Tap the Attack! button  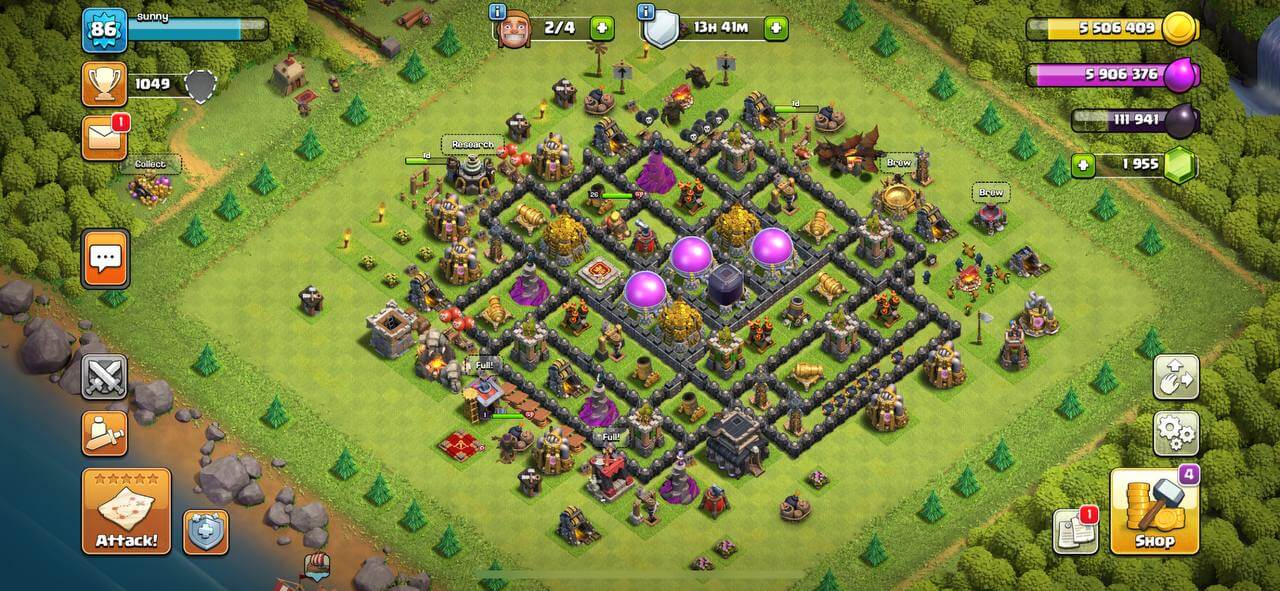click(126, 511)
